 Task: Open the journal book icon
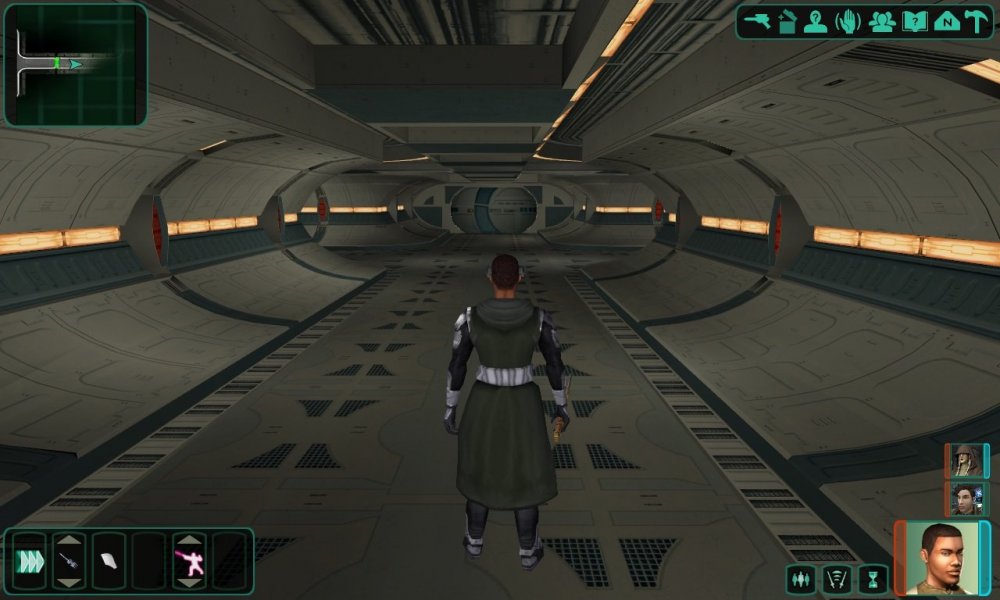pos(914,22)
